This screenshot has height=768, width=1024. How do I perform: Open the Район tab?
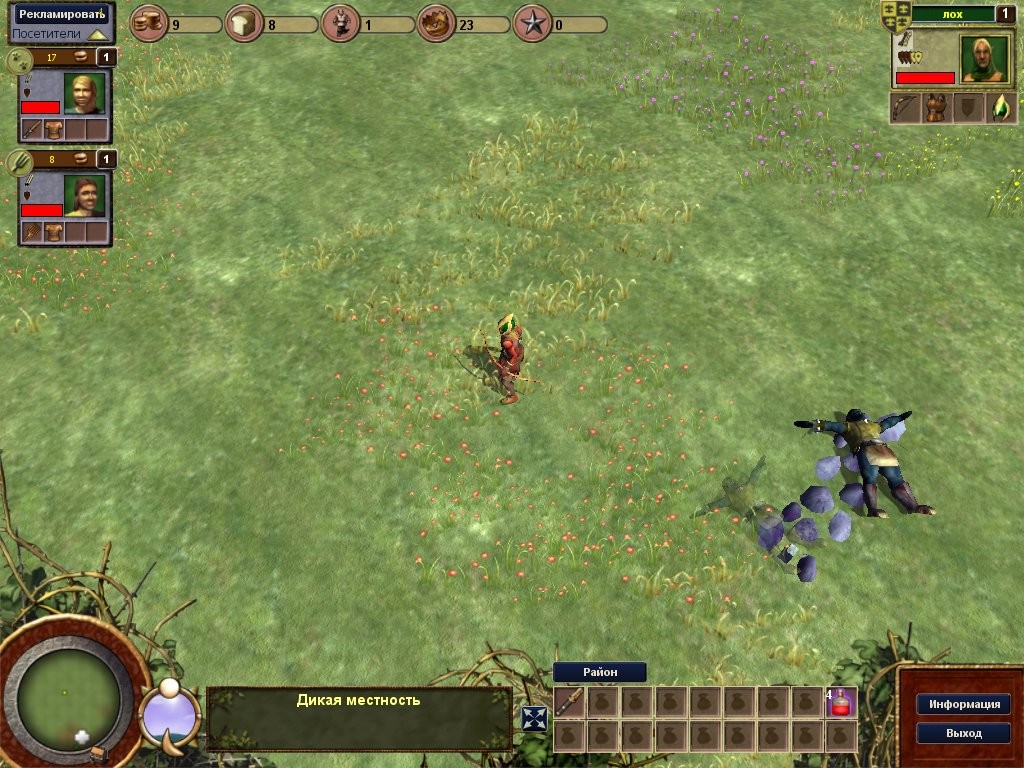[600, 672]
